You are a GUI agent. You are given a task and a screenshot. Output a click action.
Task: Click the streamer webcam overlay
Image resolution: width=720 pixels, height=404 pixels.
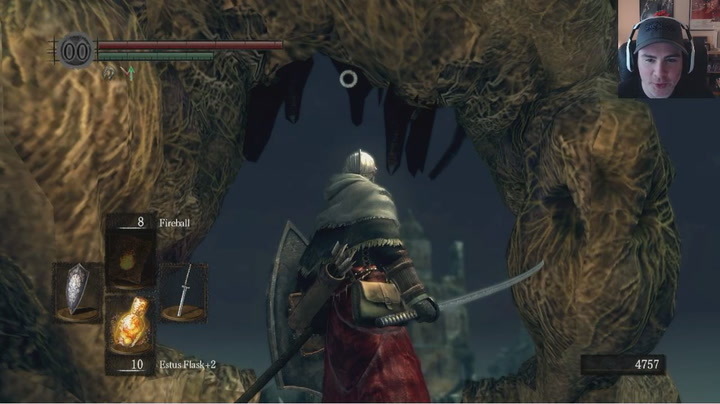[667, 49]
